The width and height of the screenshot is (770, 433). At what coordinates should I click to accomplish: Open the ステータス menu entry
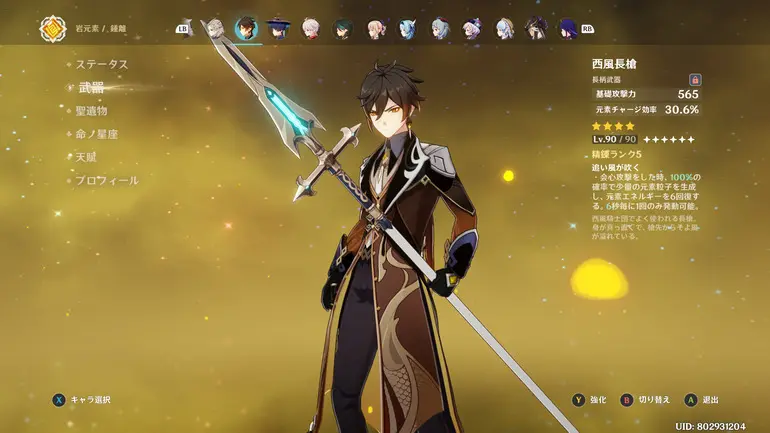tap(103, 64)
